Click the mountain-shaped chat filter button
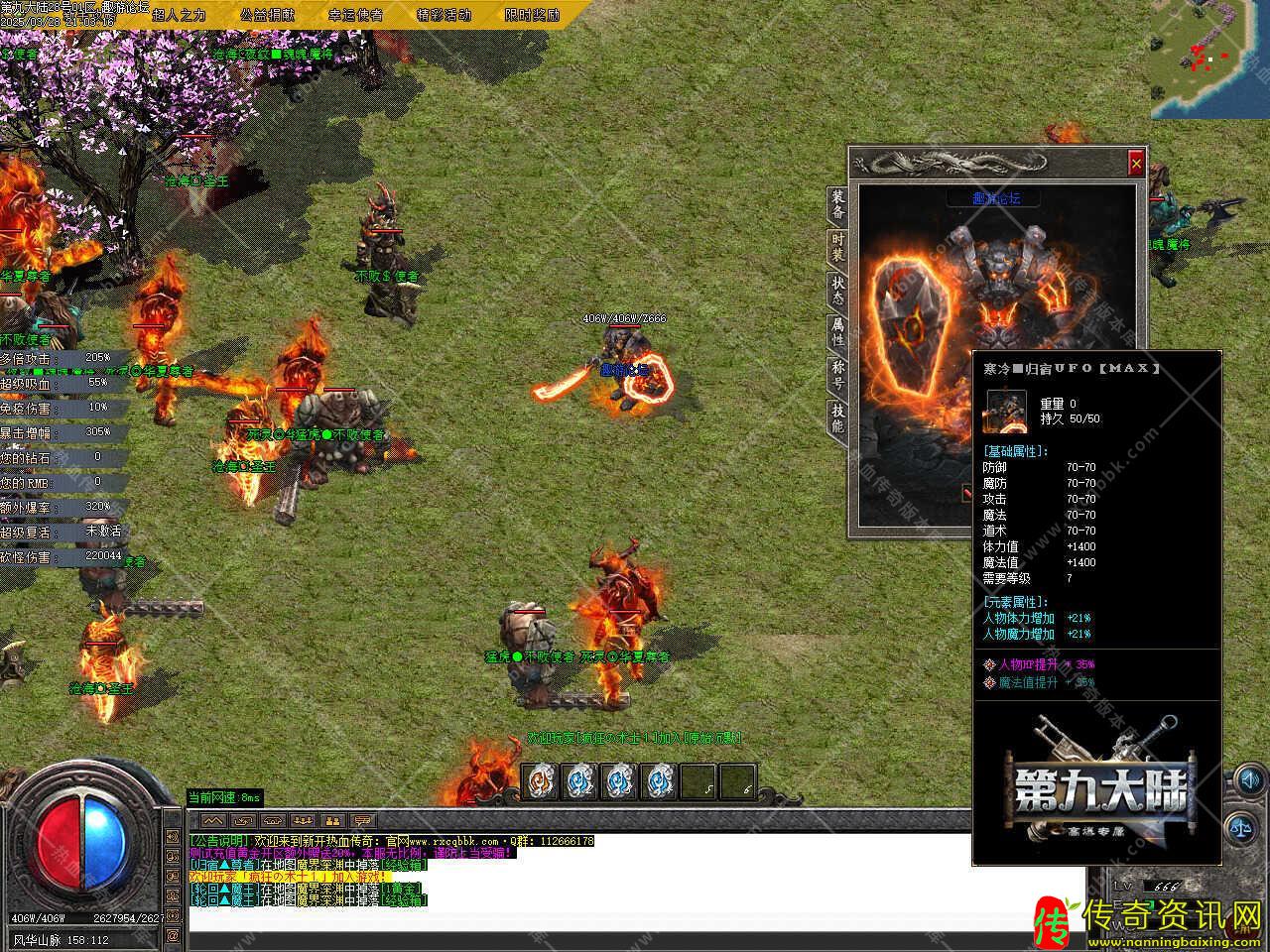This screenshot has width=1270, height=952. (211, 821)
